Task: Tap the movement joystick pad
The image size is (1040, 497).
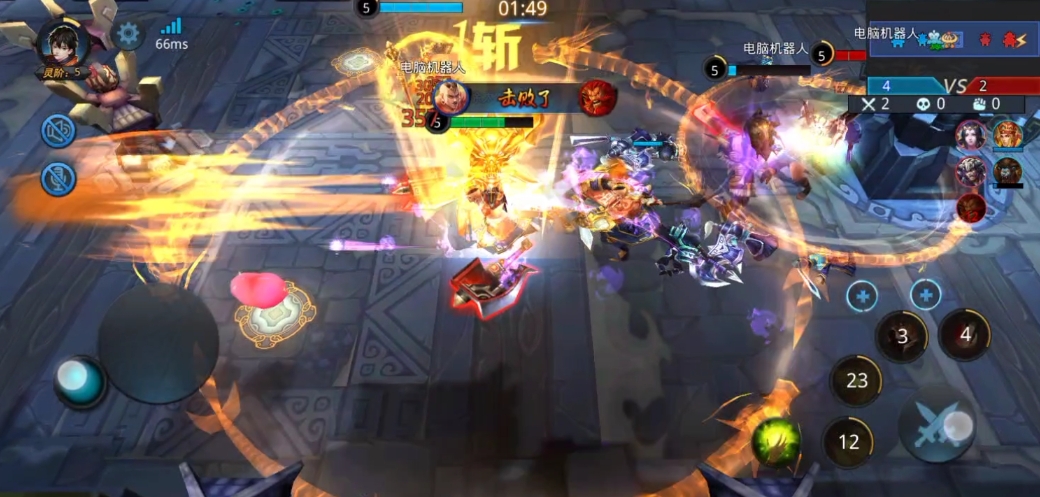Action: (x=158, y=343)
